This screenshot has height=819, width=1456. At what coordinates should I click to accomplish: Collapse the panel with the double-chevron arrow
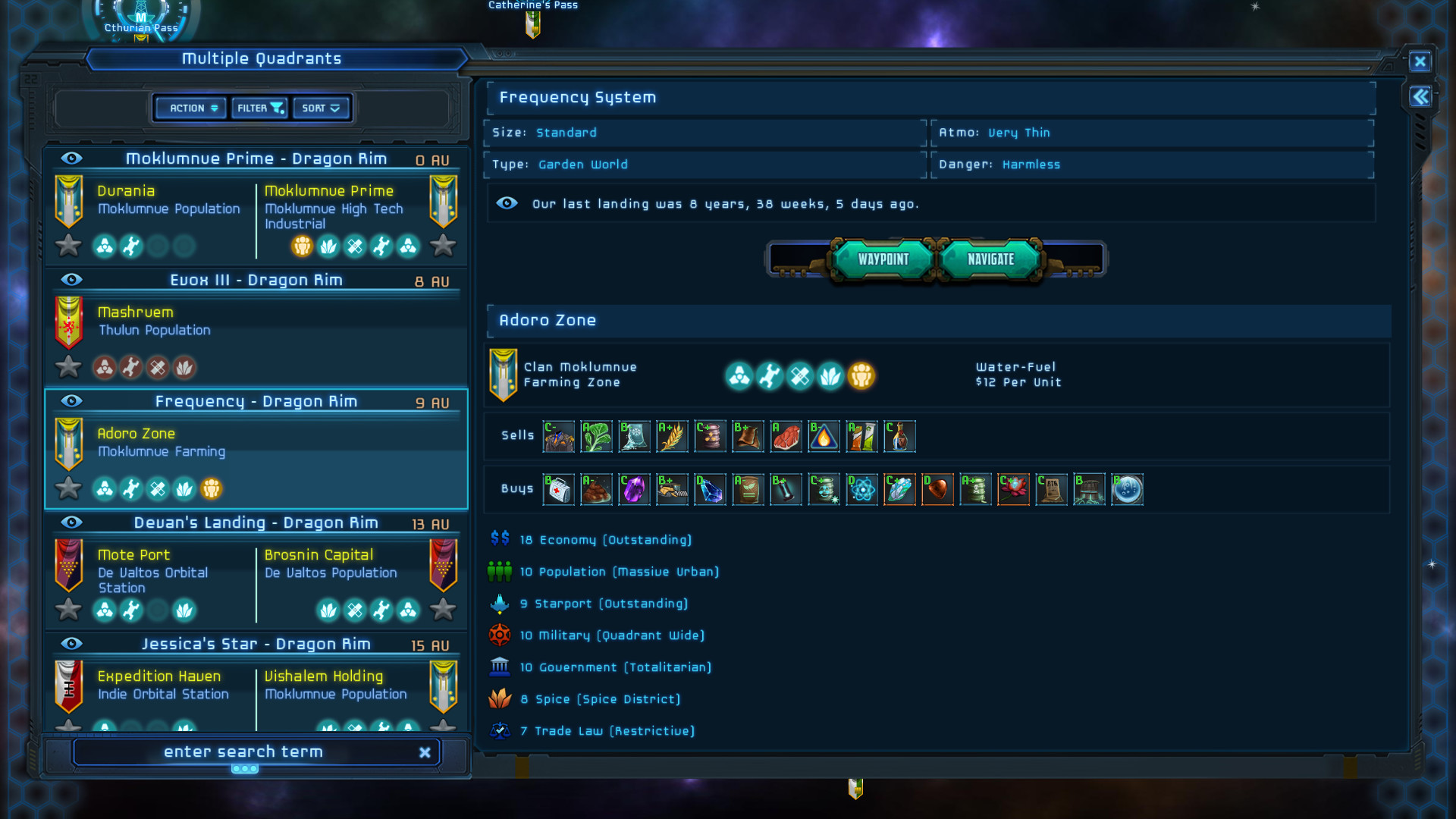point(1421,97)
